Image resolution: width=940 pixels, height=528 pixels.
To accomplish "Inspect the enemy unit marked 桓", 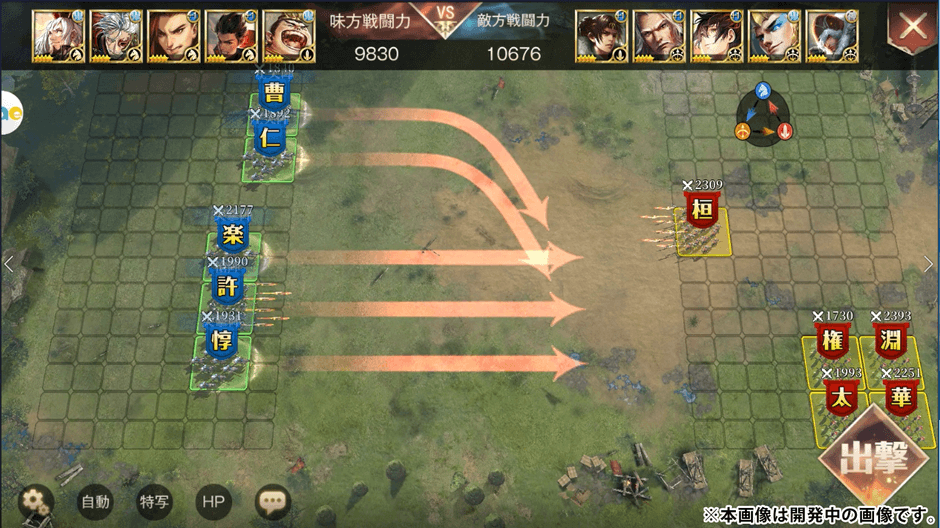I will (x=702, y=212).
